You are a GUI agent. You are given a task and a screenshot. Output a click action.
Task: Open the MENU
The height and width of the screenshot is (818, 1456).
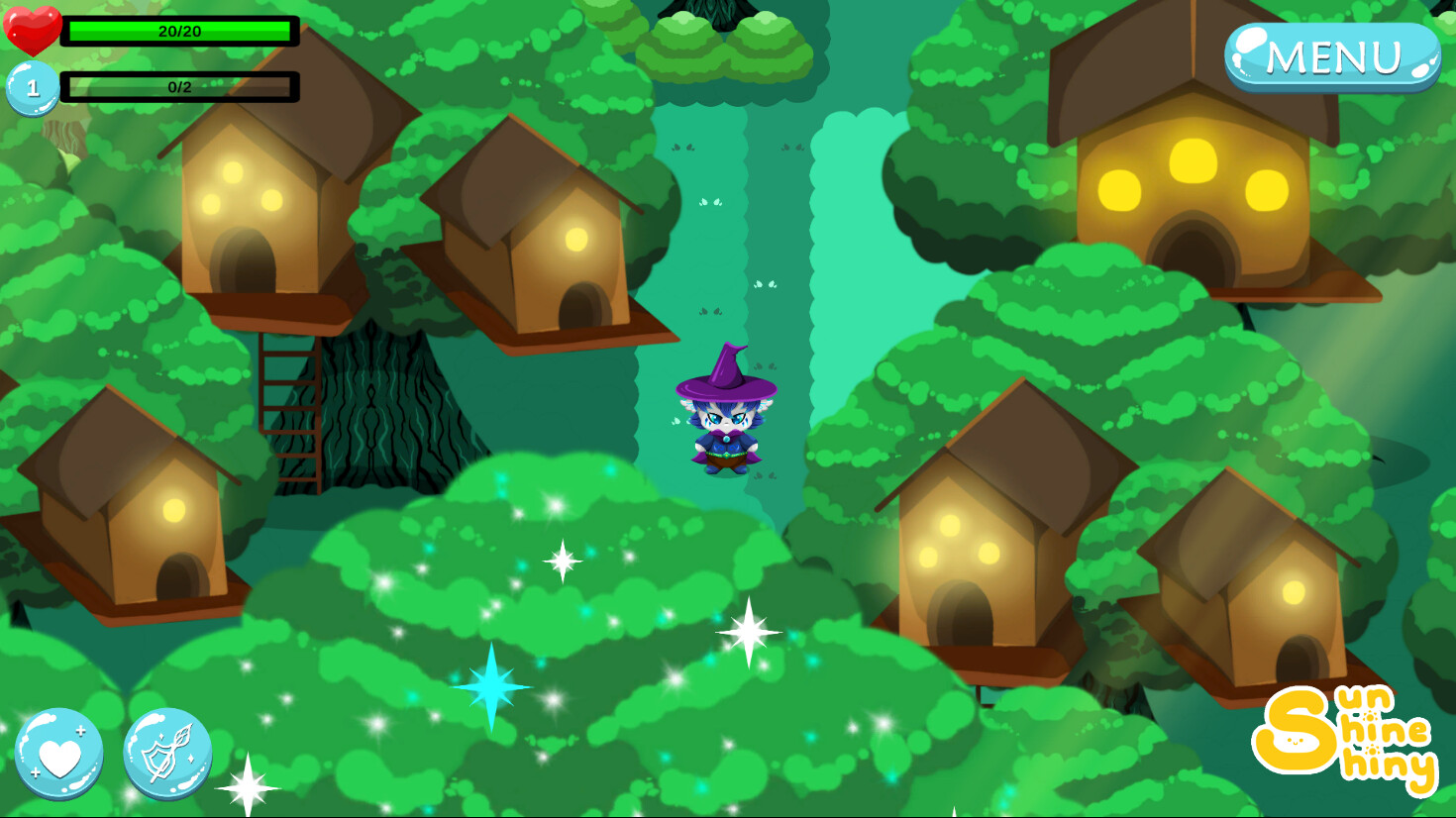[1332, 56]
